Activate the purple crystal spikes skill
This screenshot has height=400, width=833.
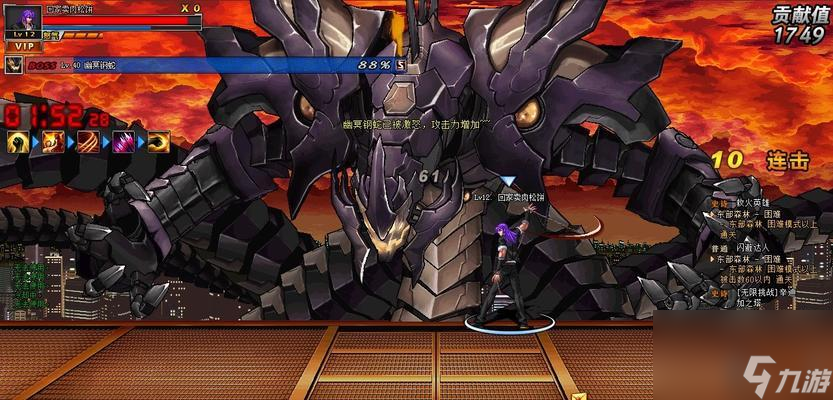[x=124, y=142]
